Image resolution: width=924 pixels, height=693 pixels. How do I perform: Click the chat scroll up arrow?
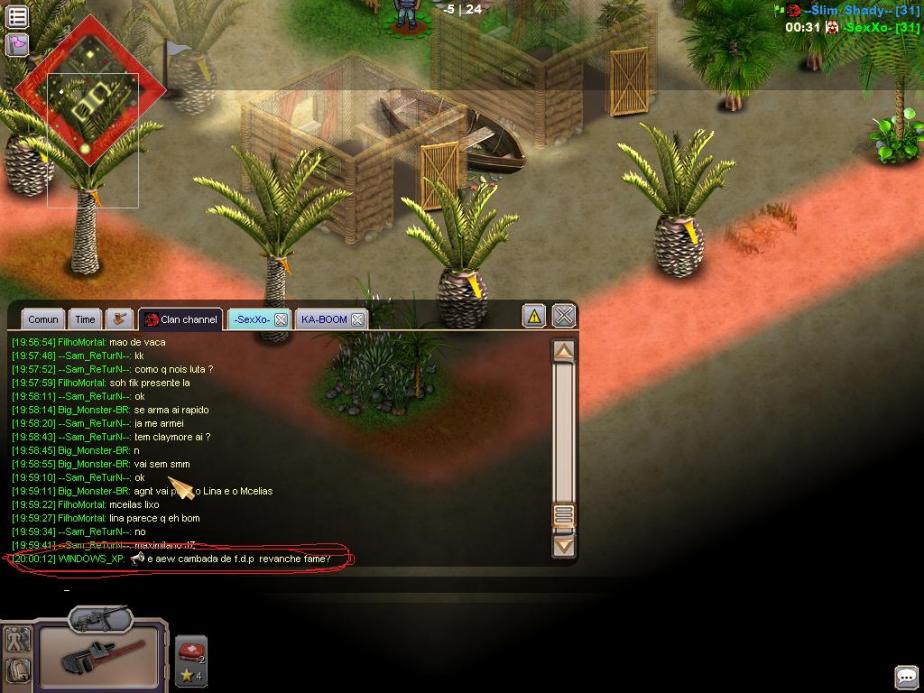tap(564, 351)
